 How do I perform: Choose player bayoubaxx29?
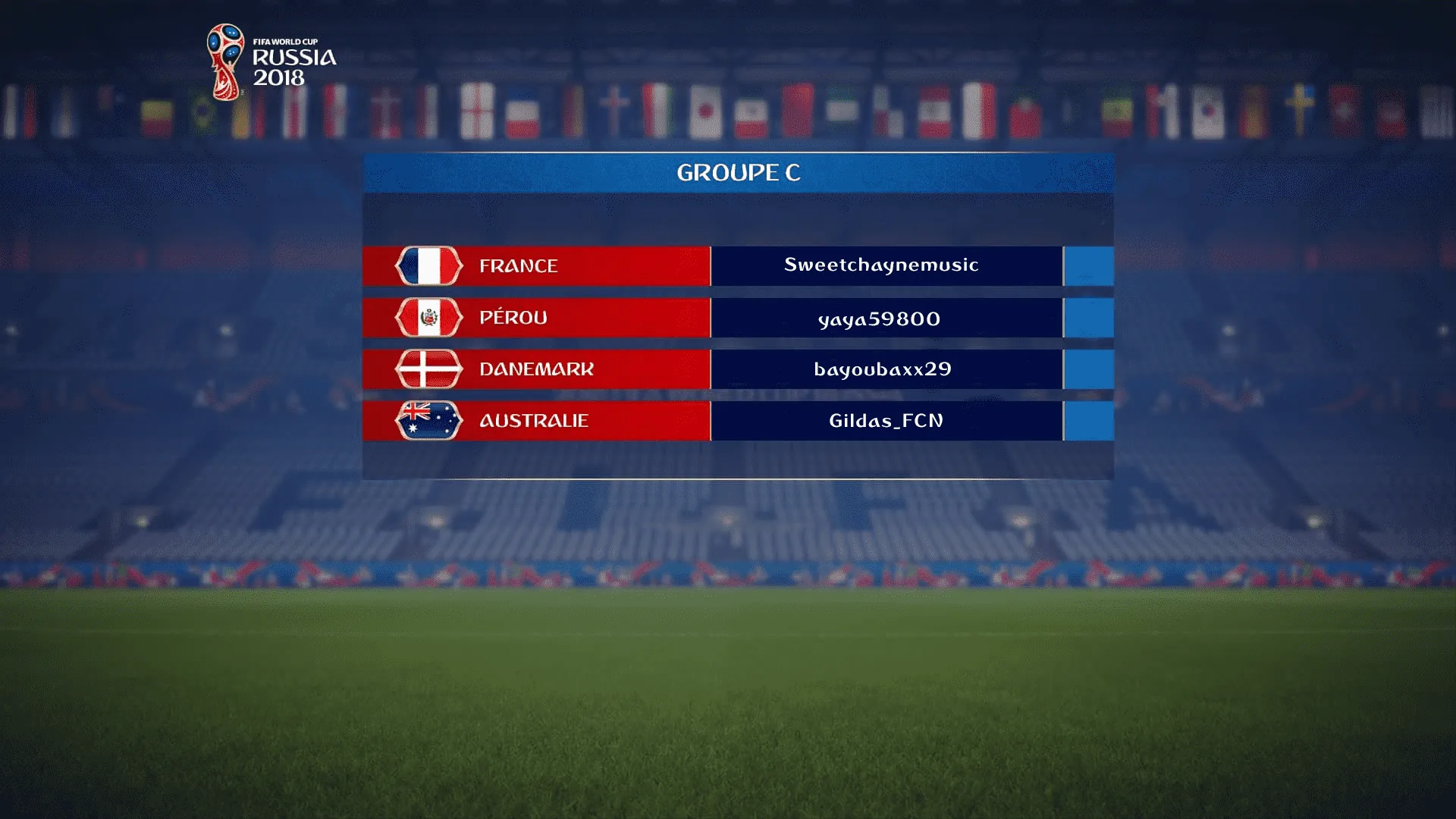pos(883,369)
